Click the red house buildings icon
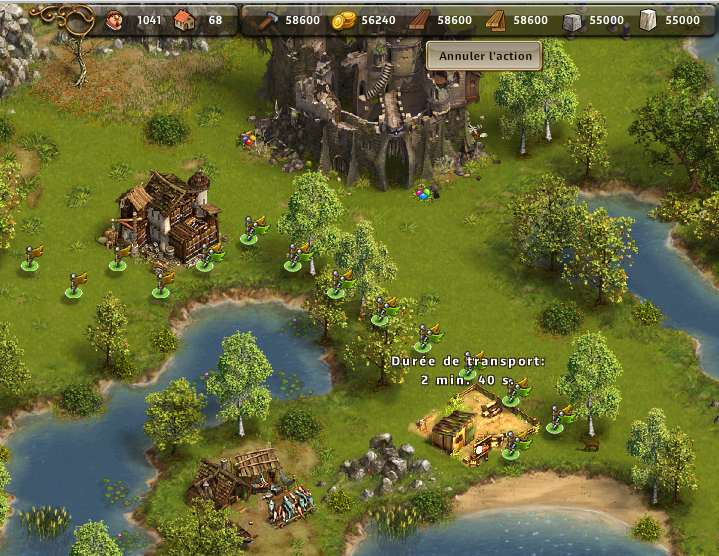The height and width of the screenshot is (556, 719). pyautogui.click(x=185, y=20)
